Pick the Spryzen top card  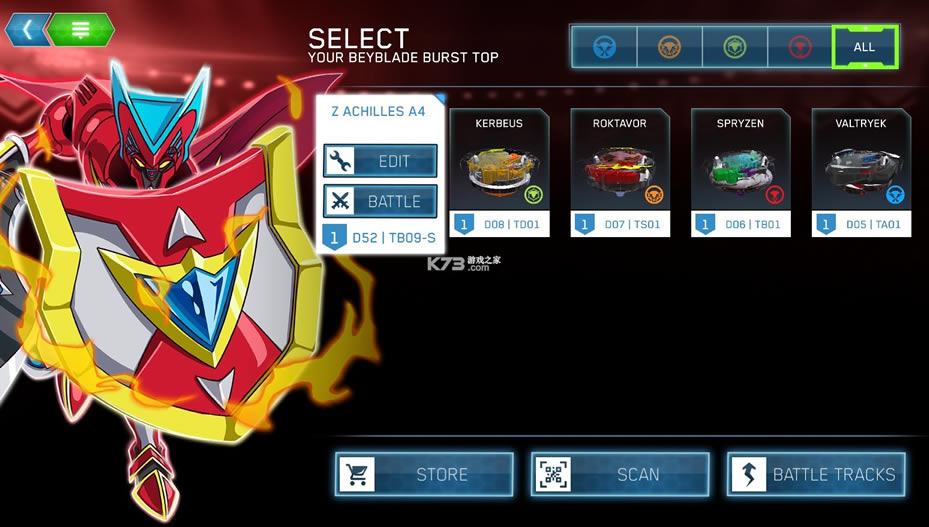[740, 172]
